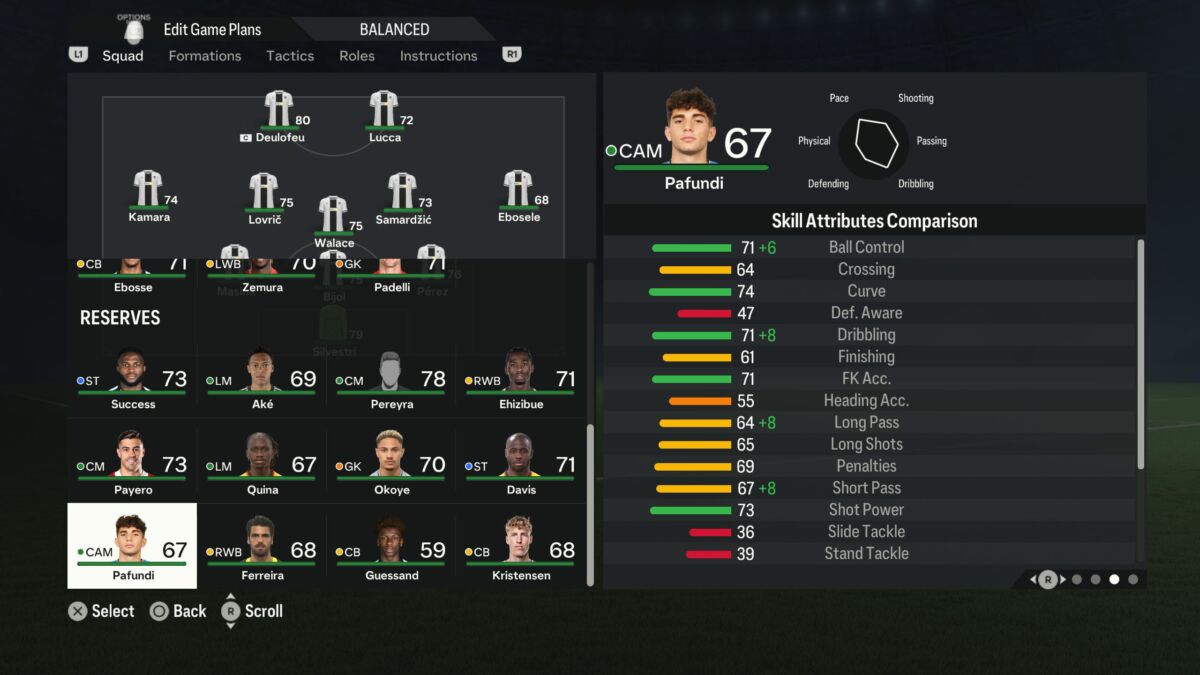Choose Kamara on the left wing
Image resolution: width=1200 pixels, height=675 pixels.
point(149,196)
